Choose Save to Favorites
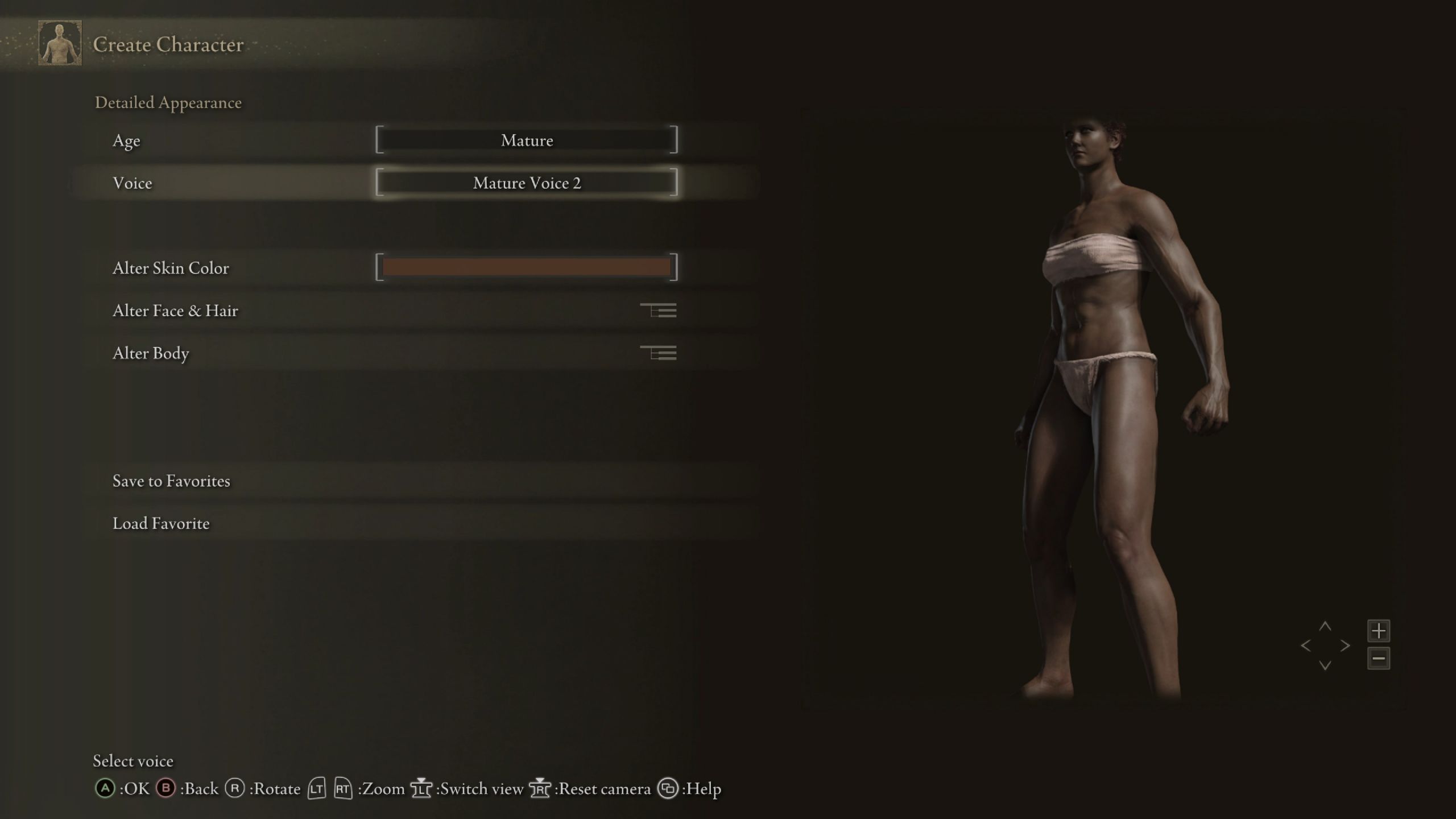This screenshot has width=1456, height=819. 171,481
